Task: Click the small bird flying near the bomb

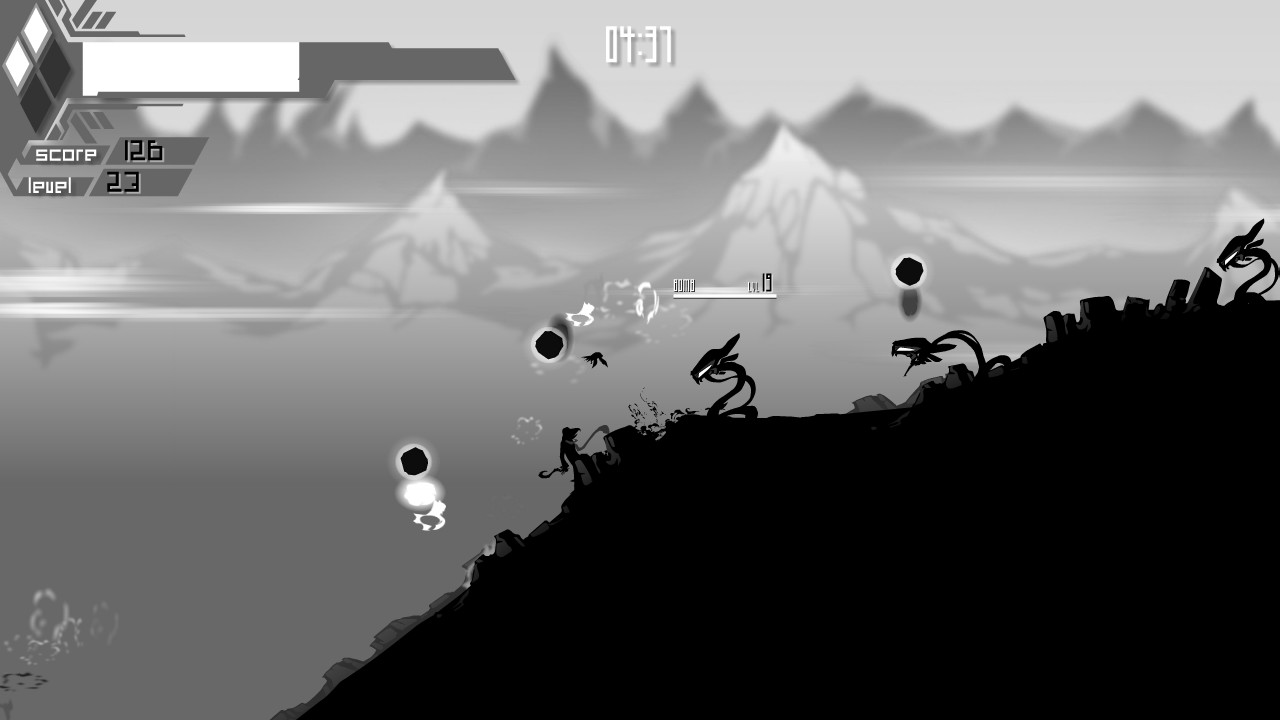Action: (593, 359)
